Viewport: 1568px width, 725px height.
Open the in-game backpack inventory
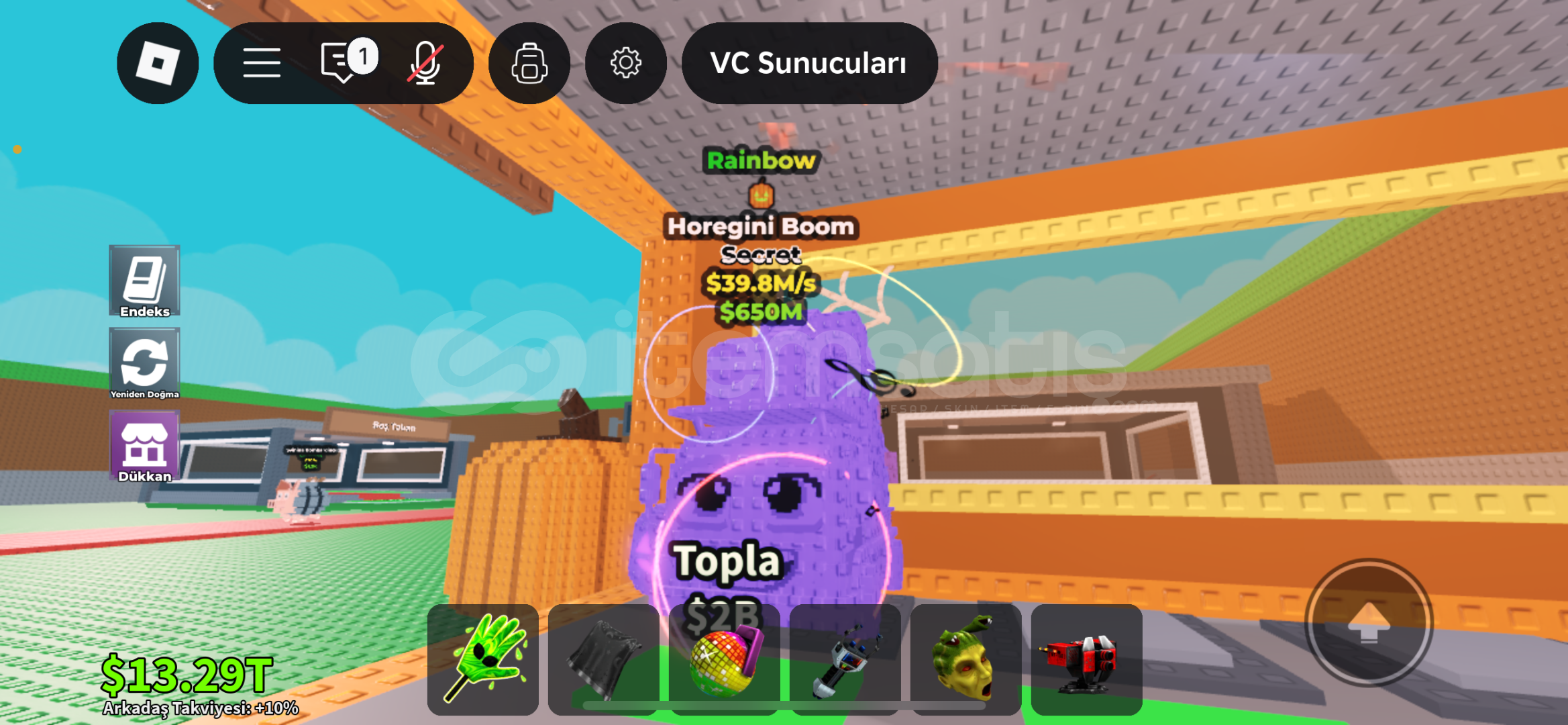529,62
